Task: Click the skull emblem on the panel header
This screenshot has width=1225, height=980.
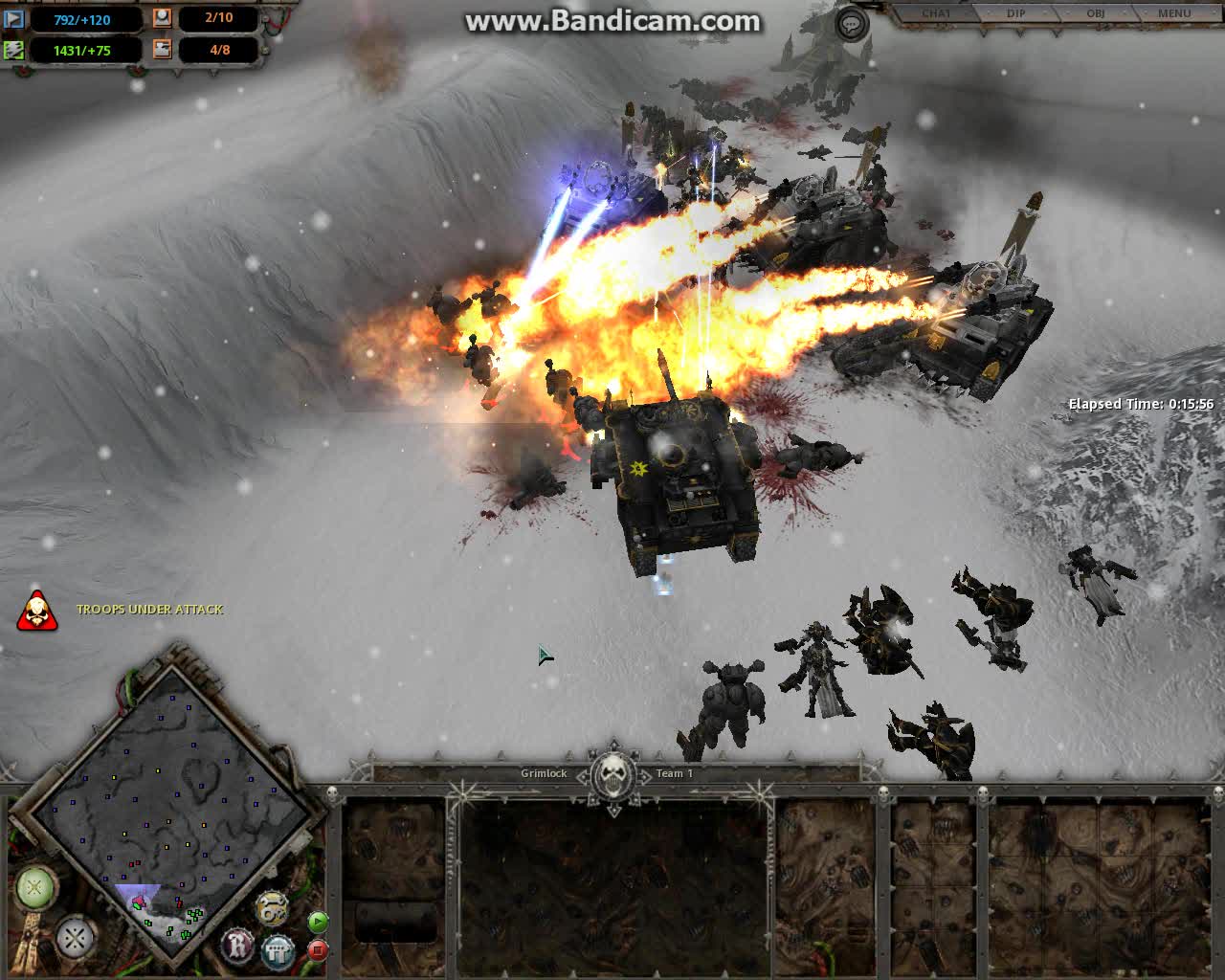Action: tap(612, 772)
